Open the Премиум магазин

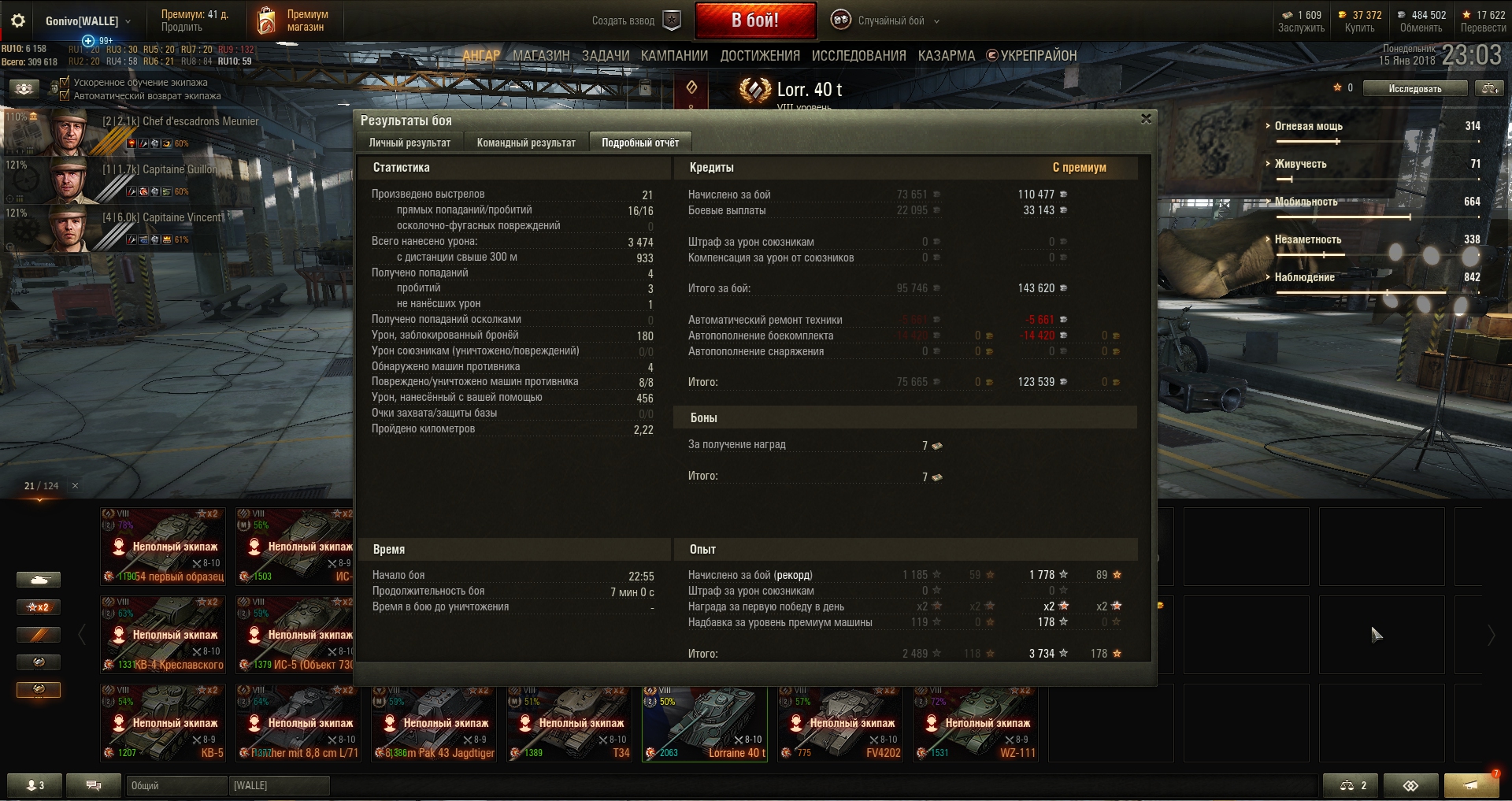click(293, 20)
